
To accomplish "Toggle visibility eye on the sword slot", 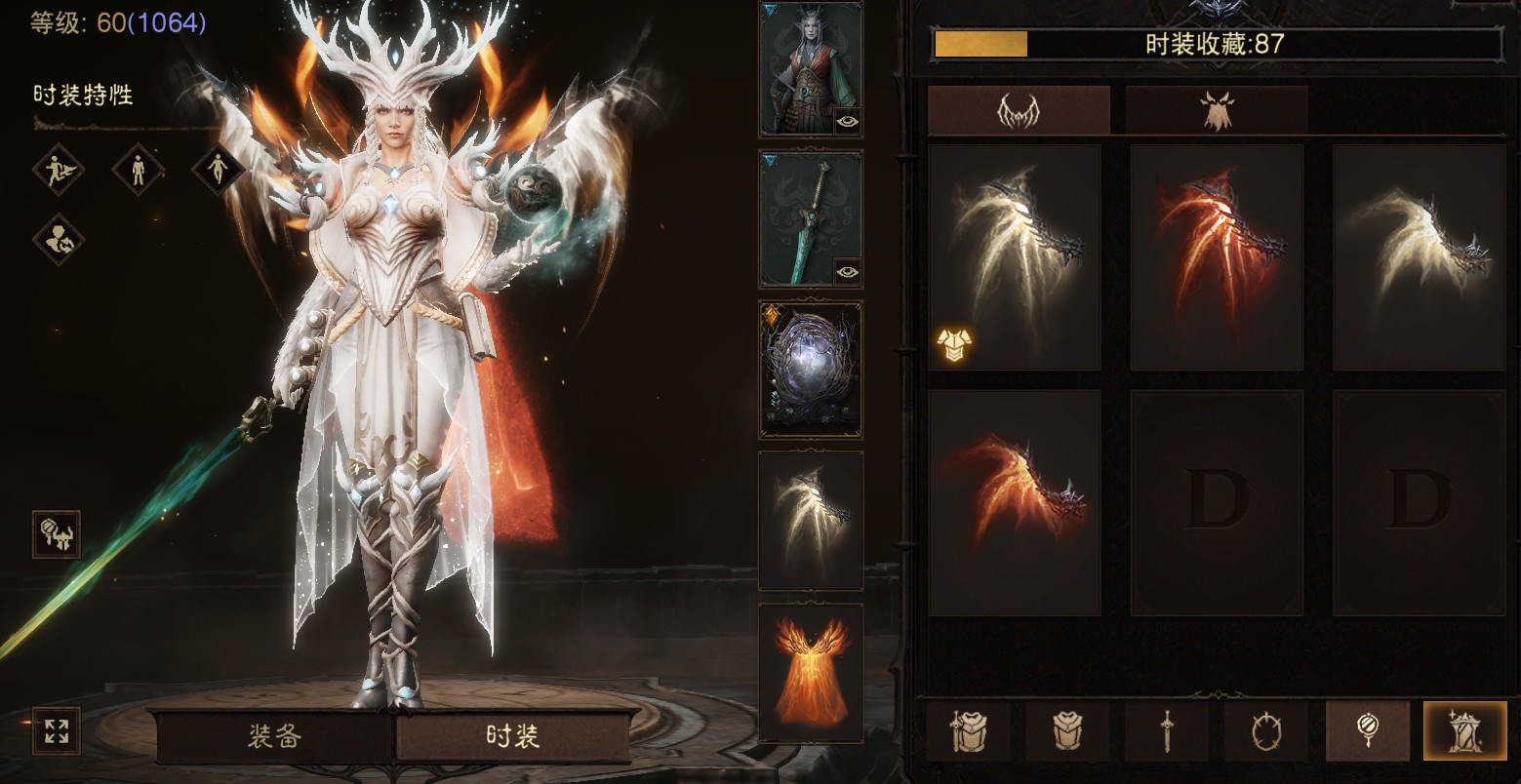I will pos(847,272).
